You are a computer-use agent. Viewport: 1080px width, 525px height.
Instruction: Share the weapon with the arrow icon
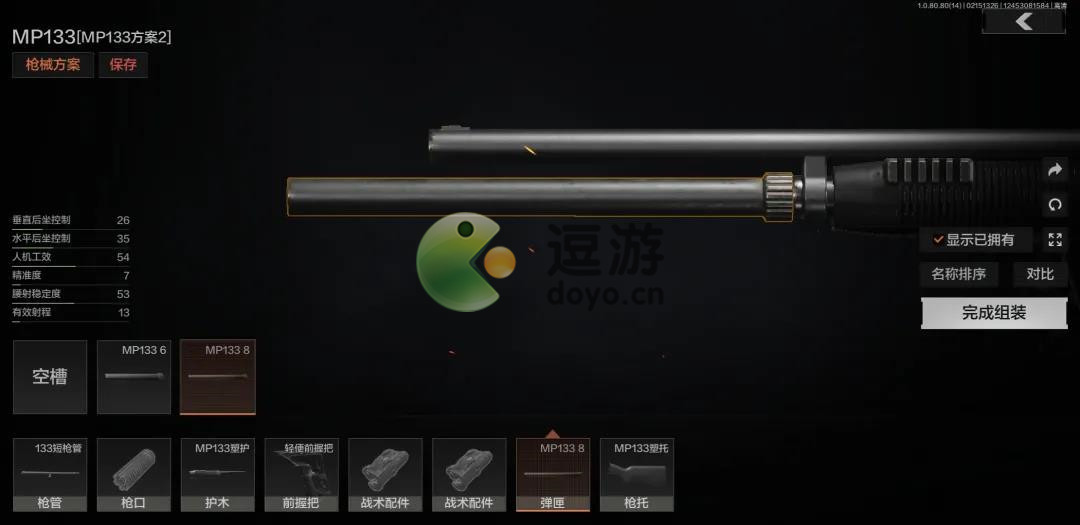point(1054,170)
